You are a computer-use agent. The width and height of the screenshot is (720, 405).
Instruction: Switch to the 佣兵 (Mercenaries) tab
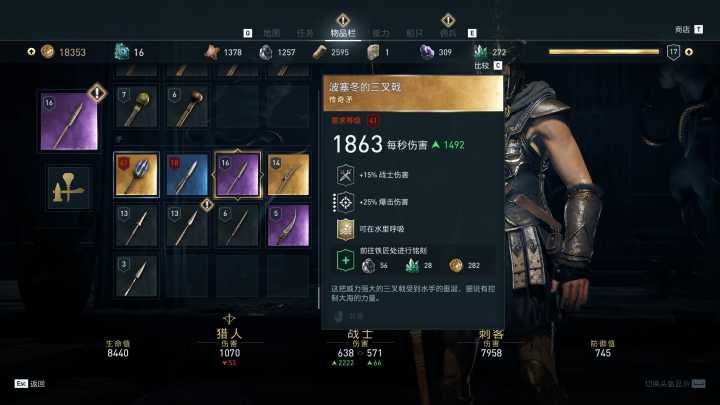click(x=447, y=33)
